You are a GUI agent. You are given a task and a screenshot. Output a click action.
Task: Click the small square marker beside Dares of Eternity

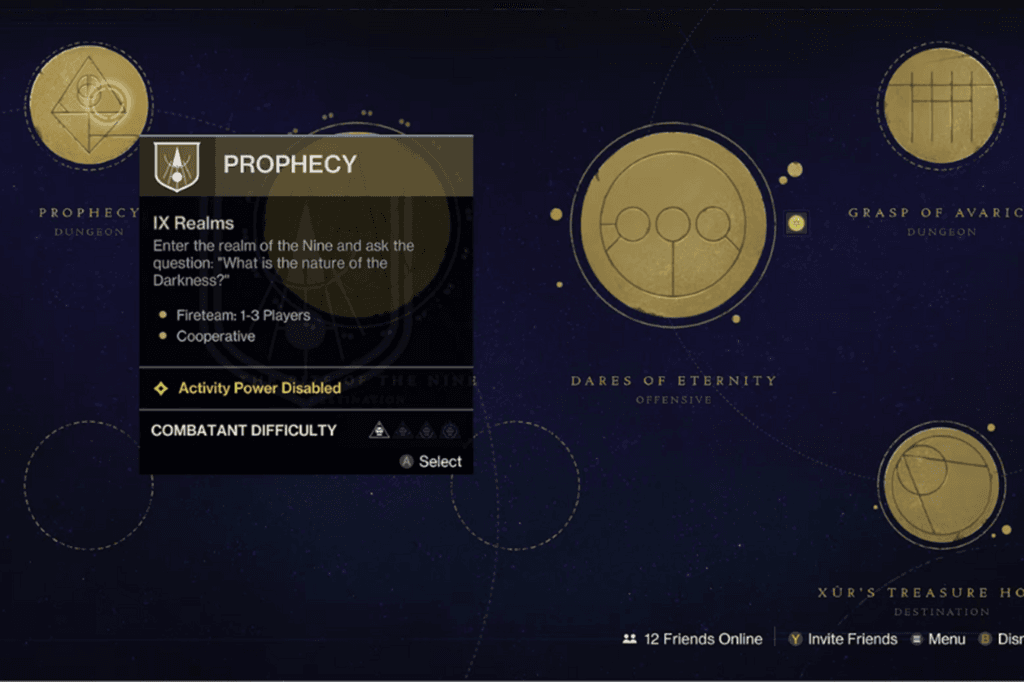point(796,222)
